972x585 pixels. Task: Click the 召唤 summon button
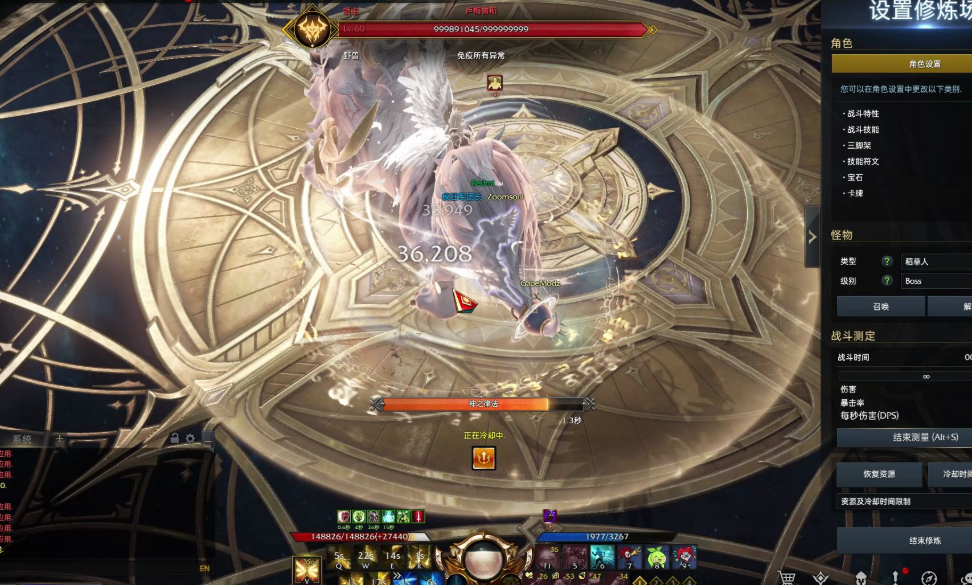pyautogui.click(x=879, y=307)
